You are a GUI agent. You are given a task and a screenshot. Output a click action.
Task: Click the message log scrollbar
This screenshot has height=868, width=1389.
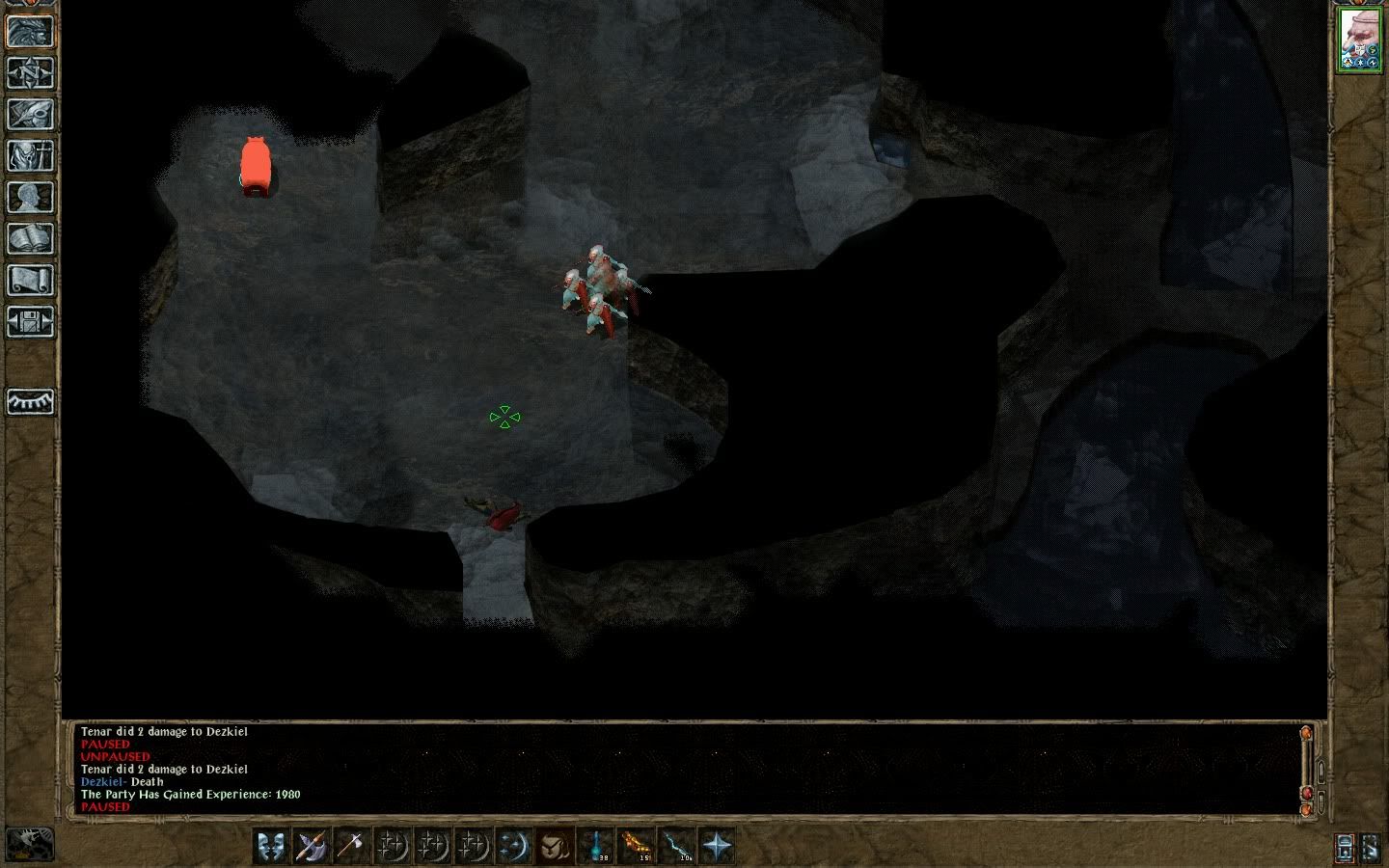coord(1307,767)
